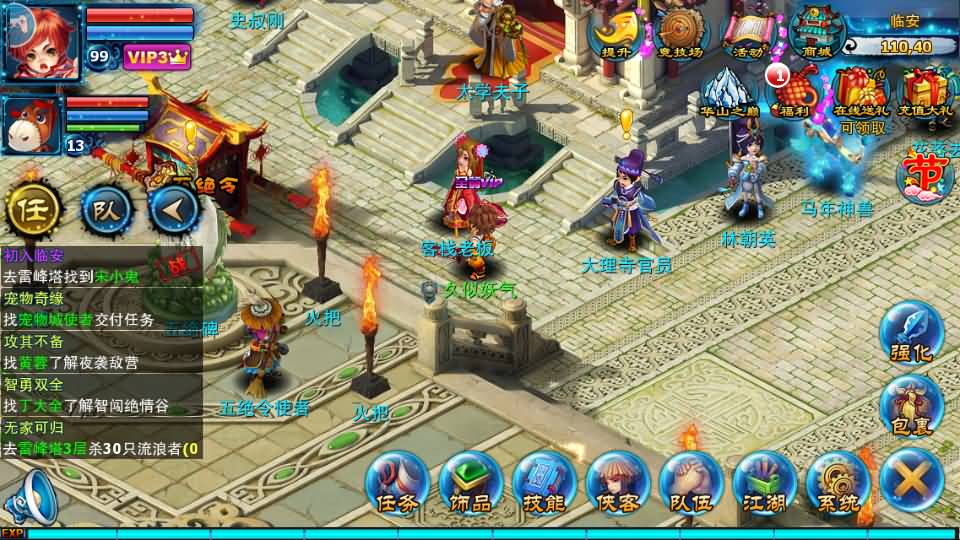Collapse quest tracker with the arrow button
This screenshot has height=540, width=960.
click(x=176, y=210)
